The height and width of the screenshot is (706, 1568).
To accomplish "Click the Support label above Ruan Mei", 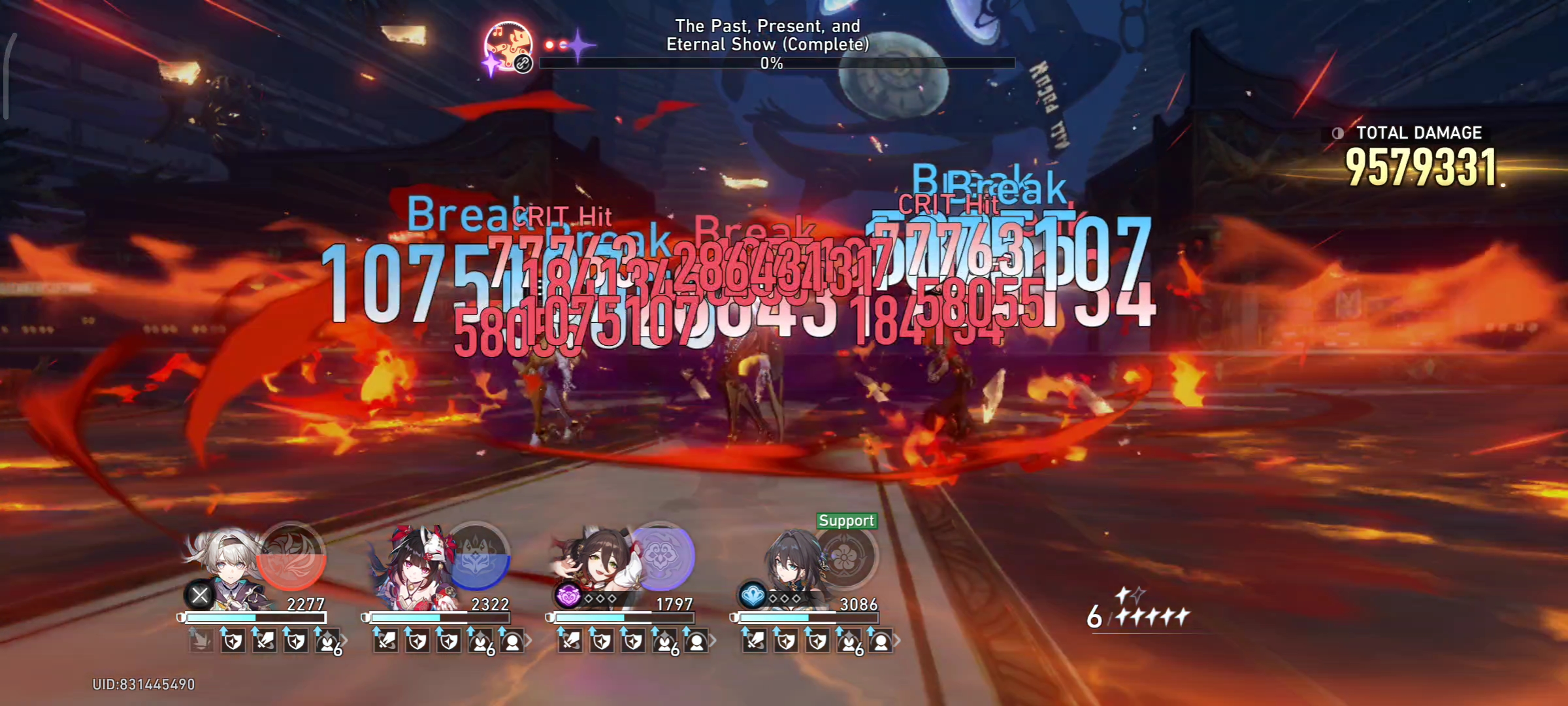I will (x=847, y=521).
